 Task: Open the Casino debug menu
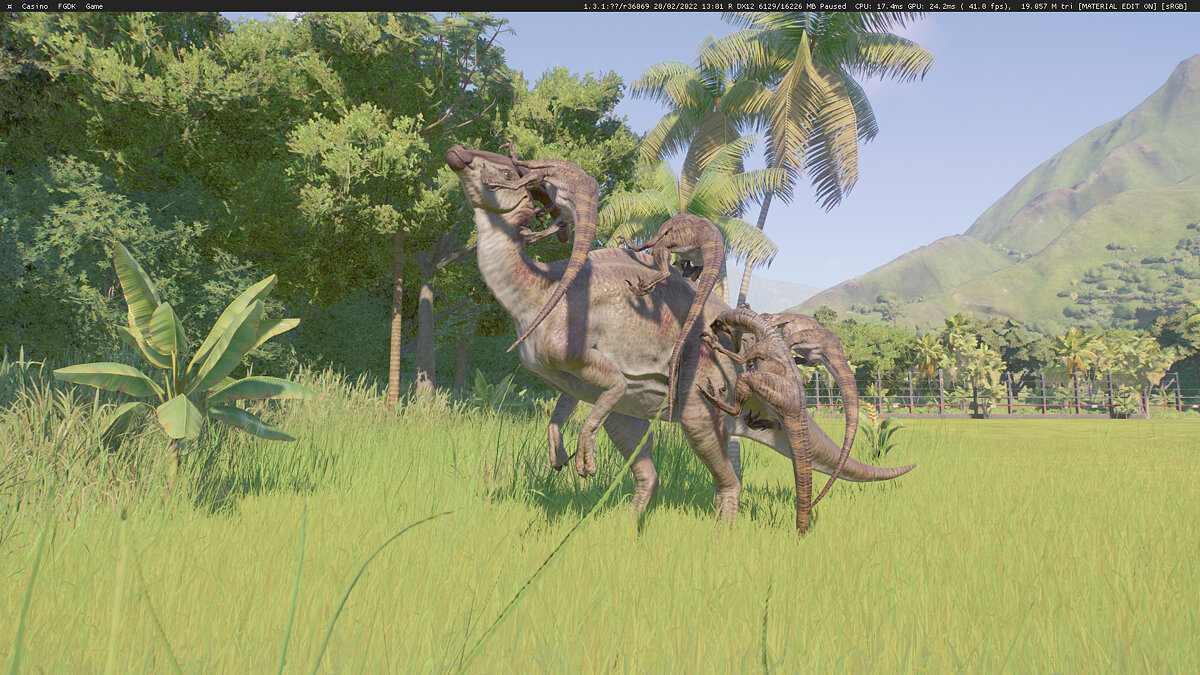coord(34,6)
